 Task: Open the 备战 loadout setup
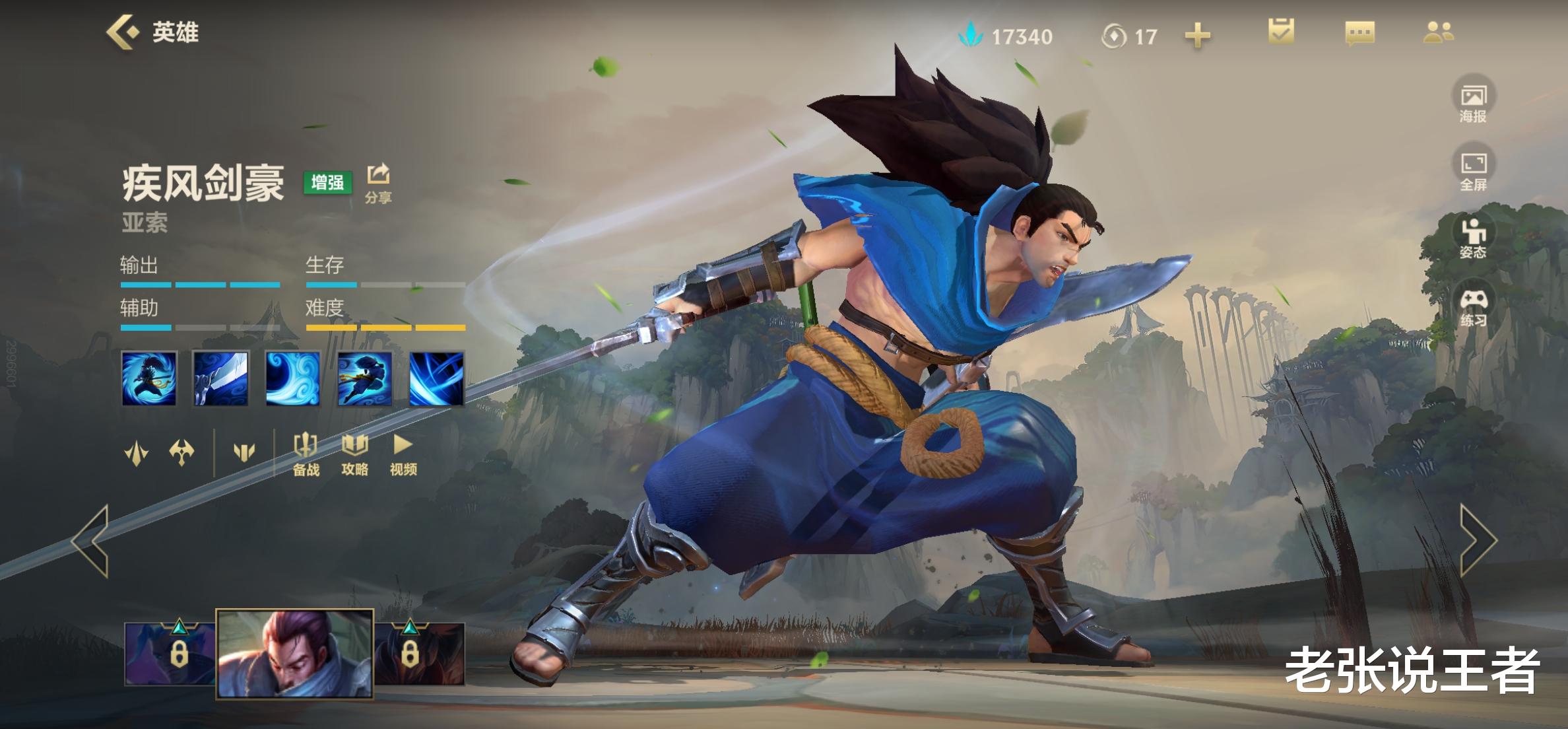tap(306, 454)
